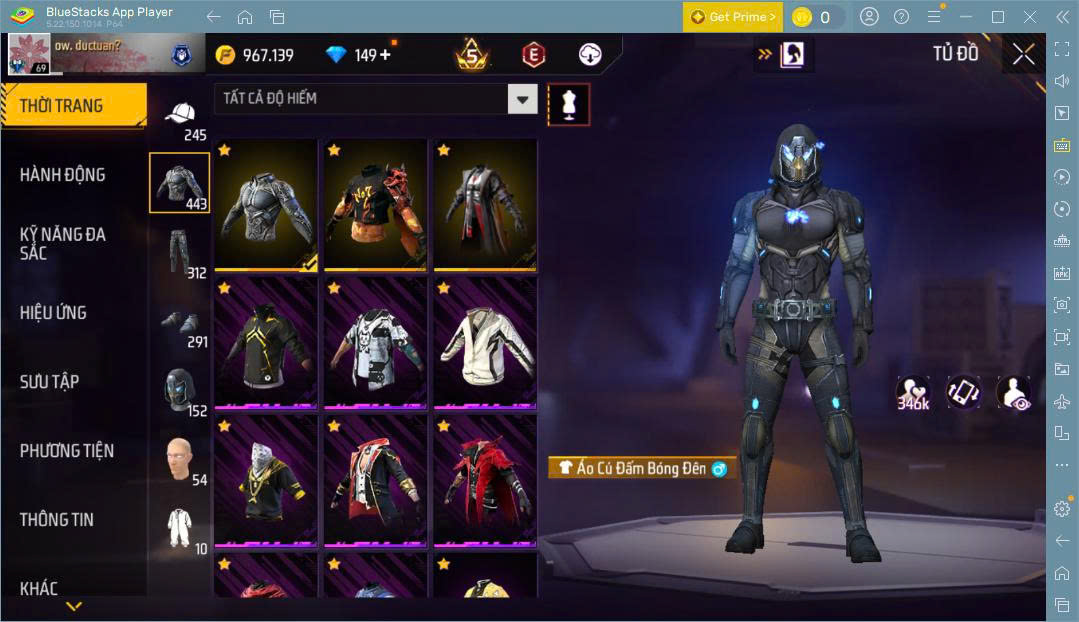Open the TẤT CẢ ĐỘ HIẾM rarity dropdown
This screenshot has width=1079, height=622.
click(x=522, y=98)
